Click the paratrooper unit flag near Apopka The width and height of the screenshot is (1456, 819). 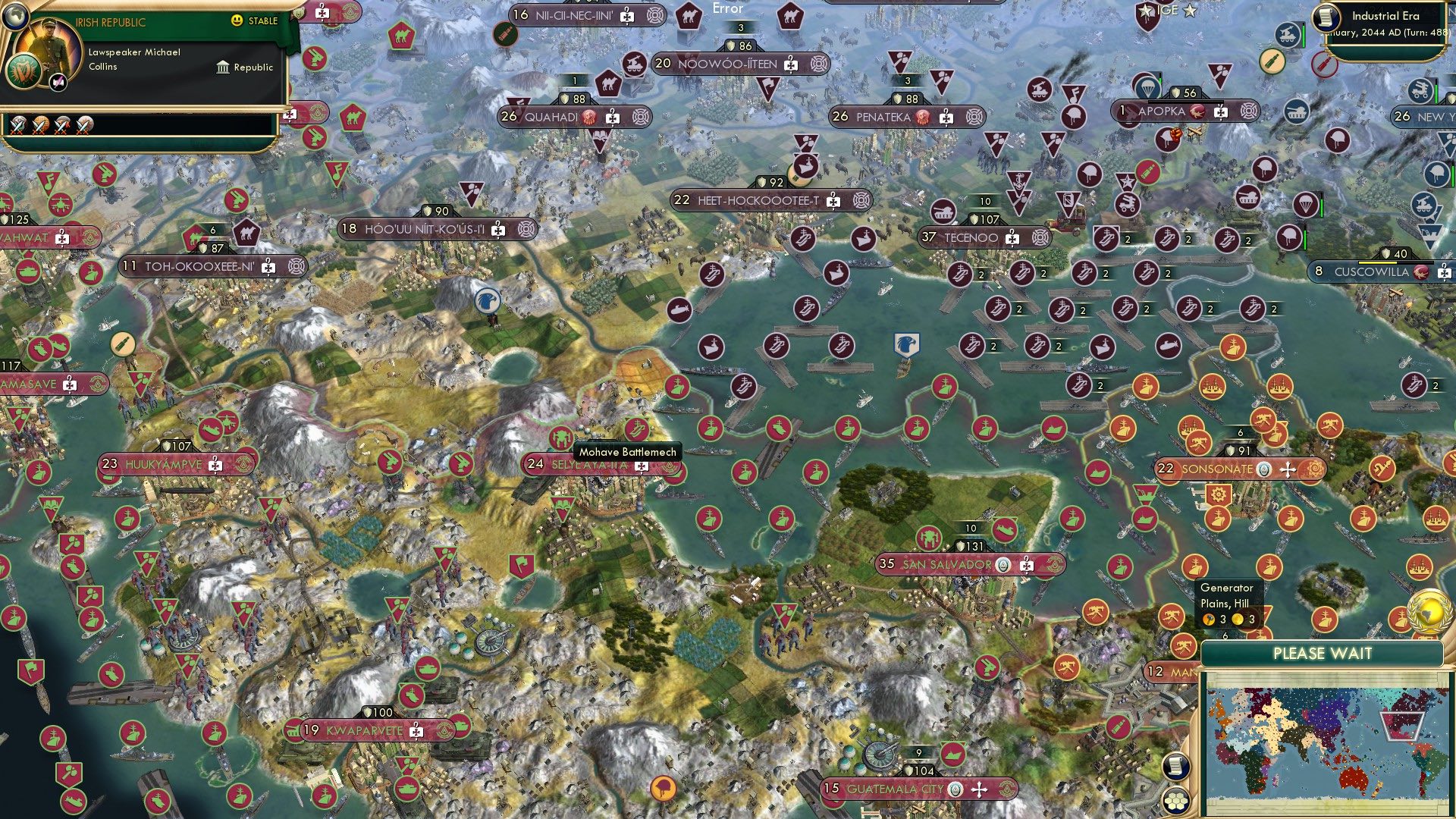point(1147,88)
